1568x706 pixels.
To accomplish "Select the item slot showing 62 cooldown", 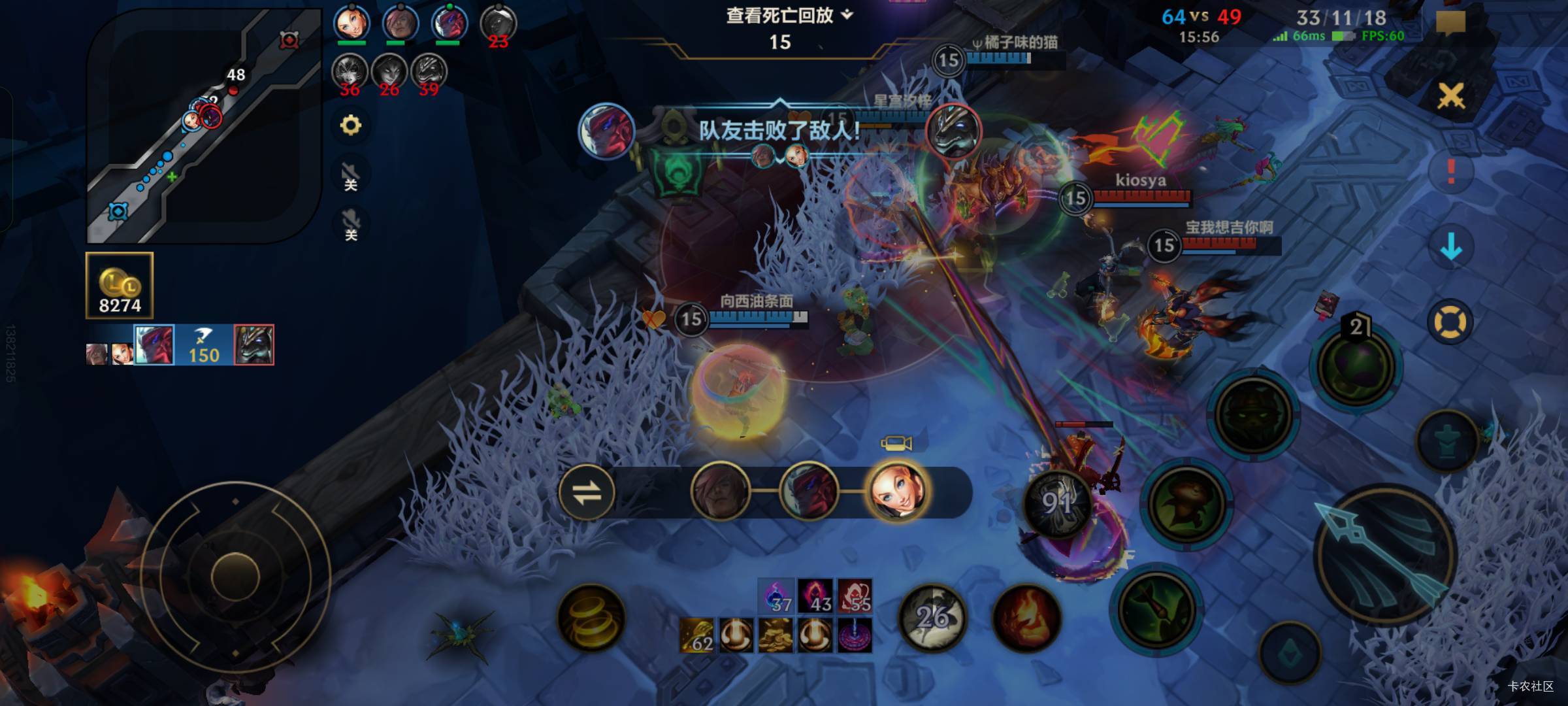I will click(x=696, y=635).
